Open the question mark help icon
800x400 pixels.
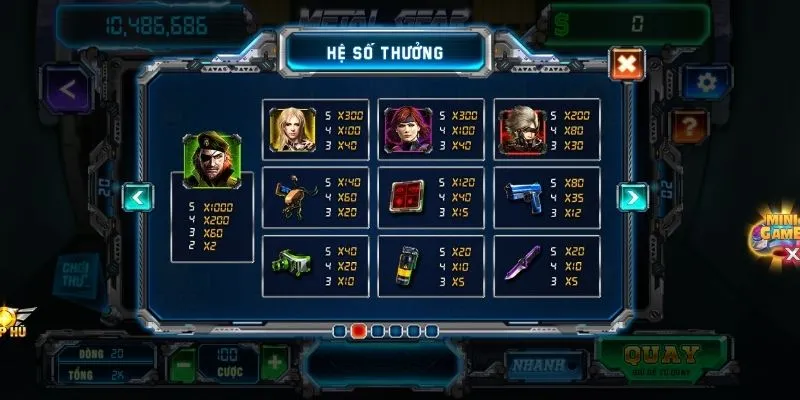pyautogui.click(x=690, y=126)
